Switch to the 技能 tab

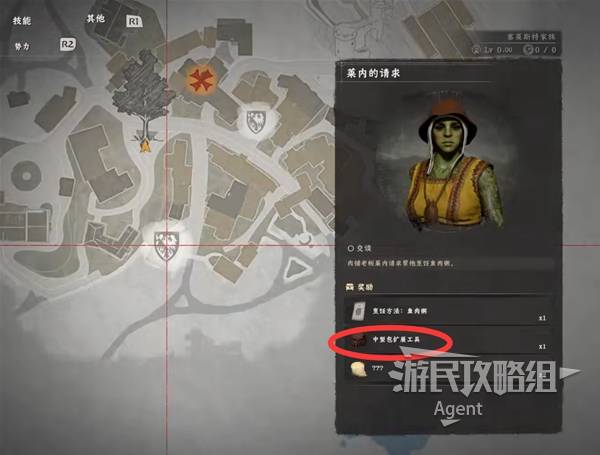(x=23, y=19)
